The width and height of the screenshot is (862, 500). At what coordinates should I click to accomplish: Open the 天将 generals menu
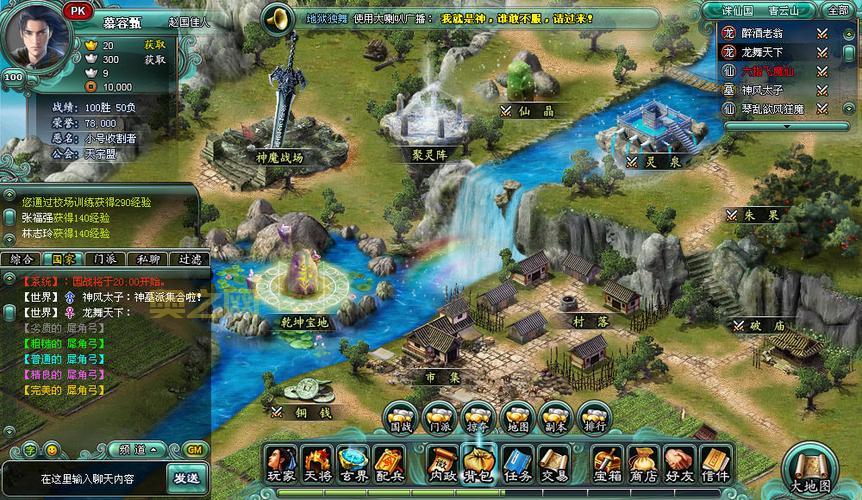pos(317,463)
